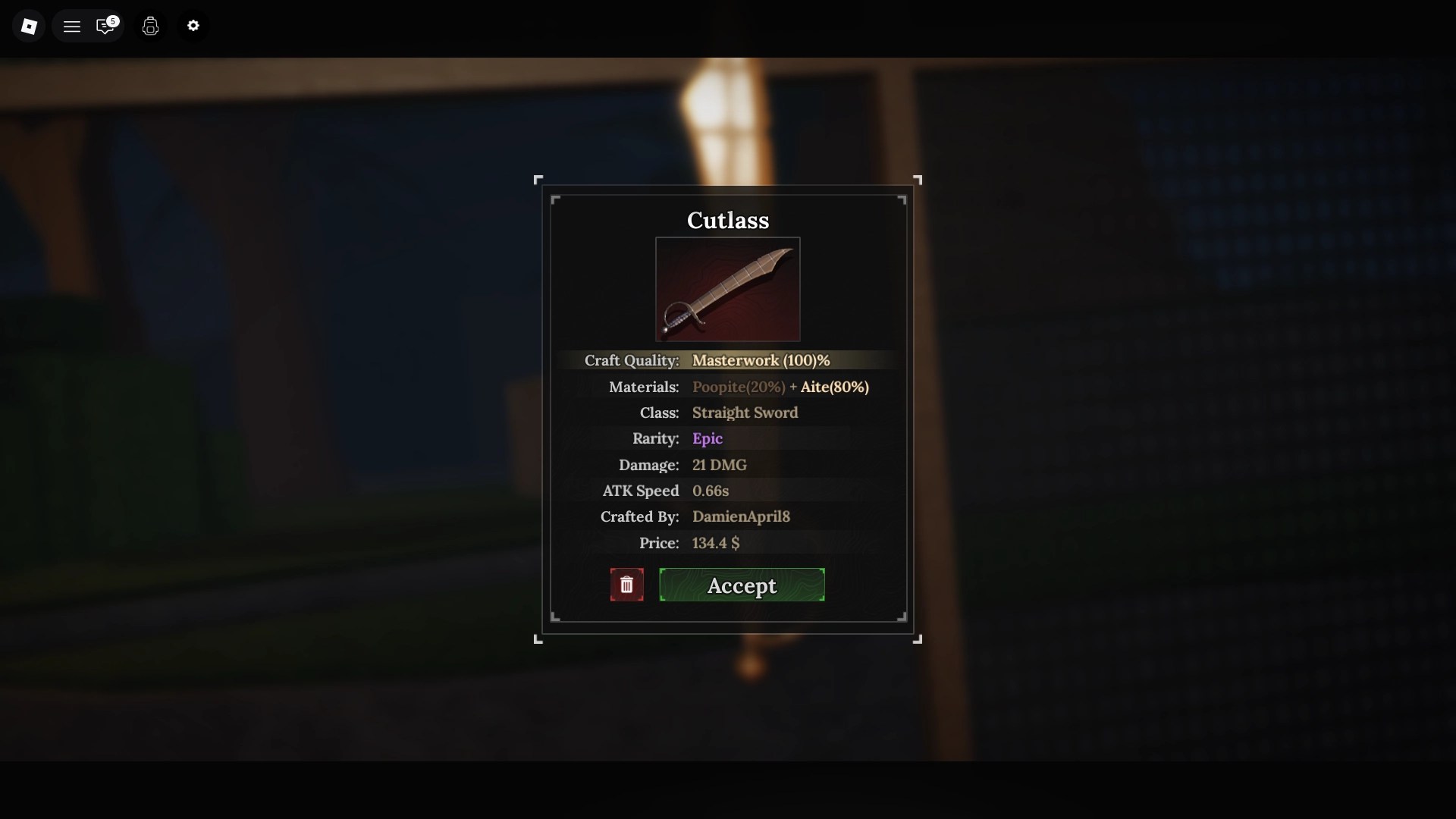1456x819 pixels.
Task: Click the trash delete icon
Action: point(626,585)
